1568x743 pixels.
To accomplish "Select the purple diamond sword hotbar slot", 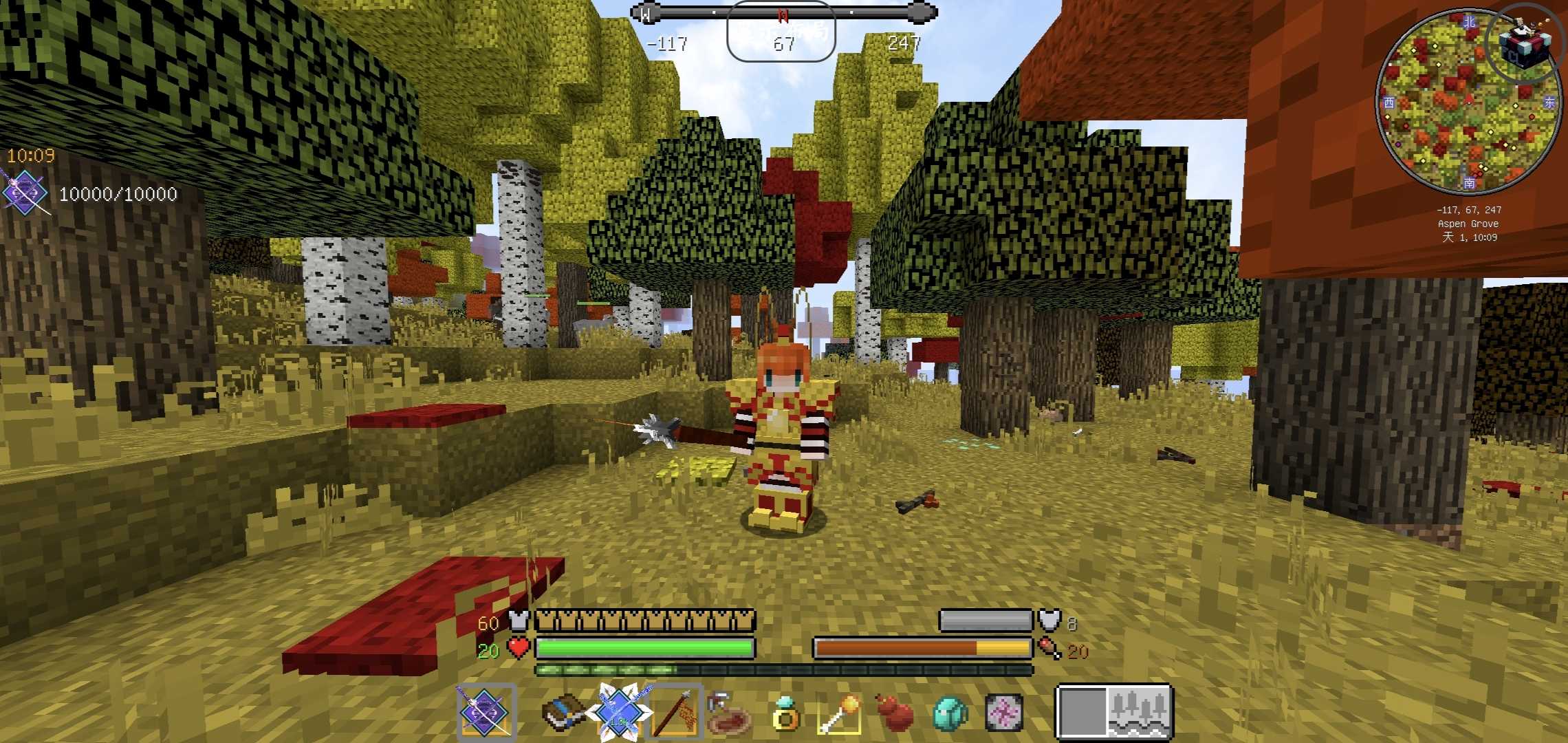I will pyautogui.click(x=486, y=713).
